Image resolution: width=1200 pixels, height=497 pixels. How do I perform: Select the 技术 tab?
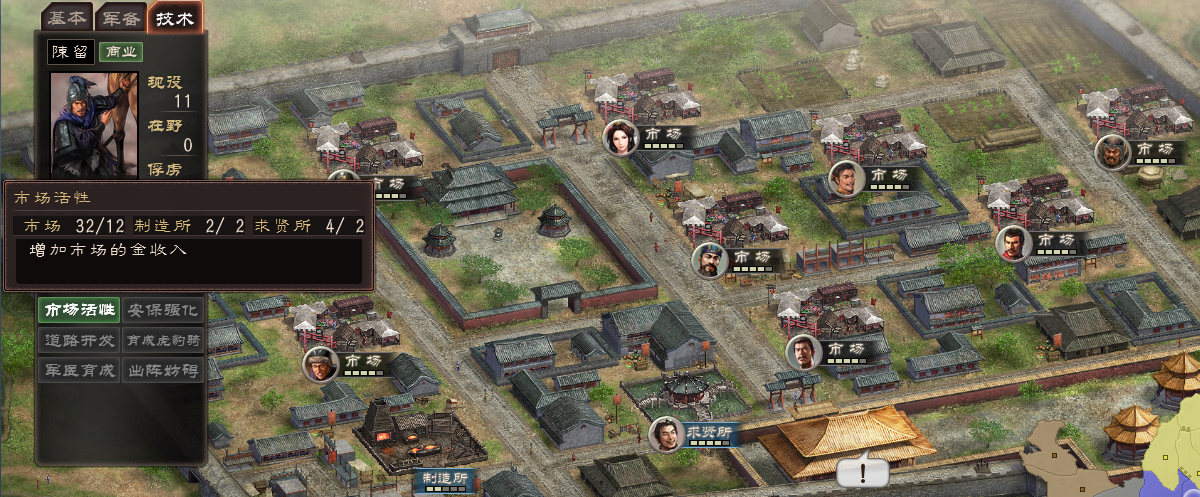click(x=174, y=17)
